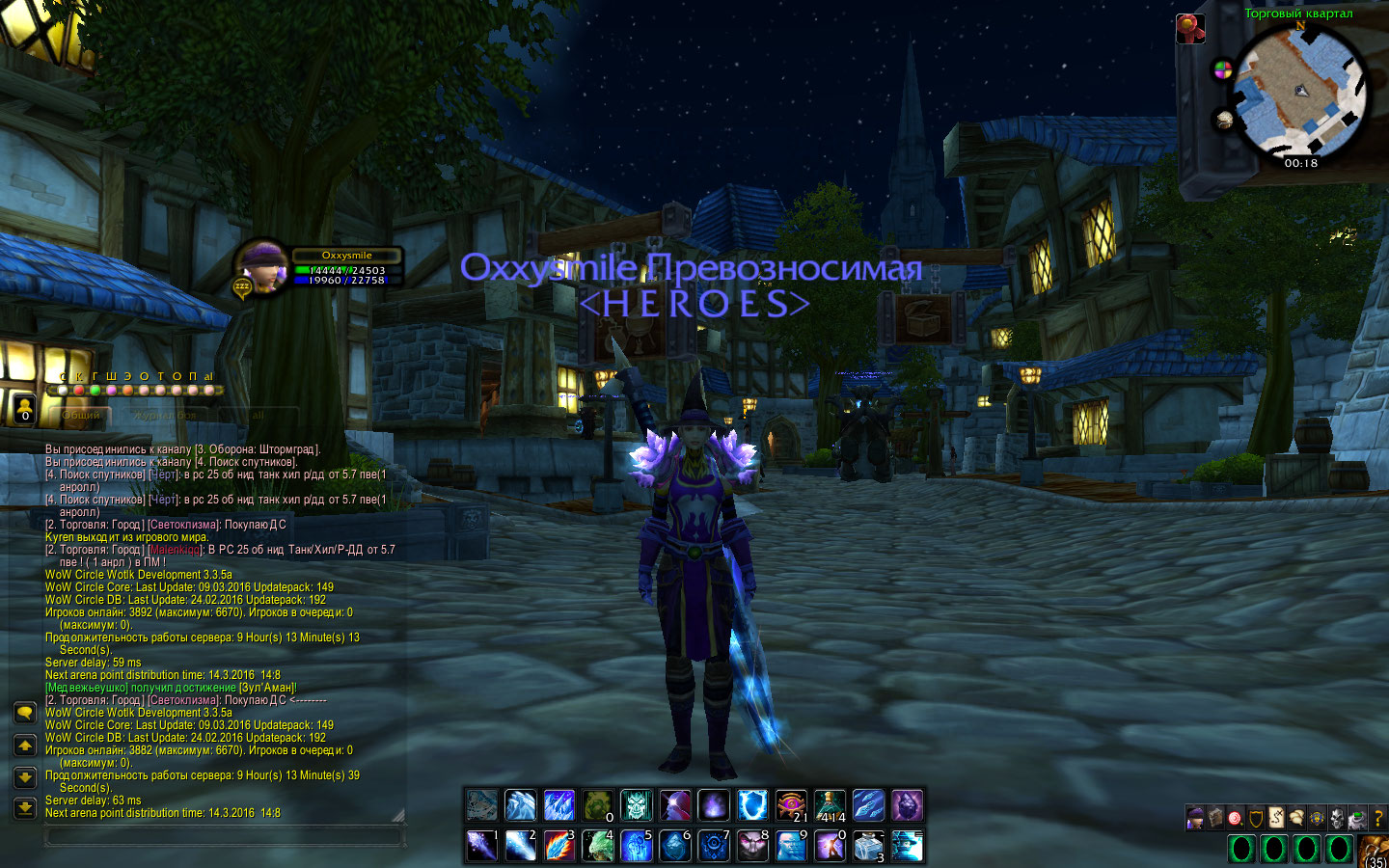This screenshot has width=1389, height=868.
Task: Click the teal skull spell icon
Action: (x=637, y=804)
